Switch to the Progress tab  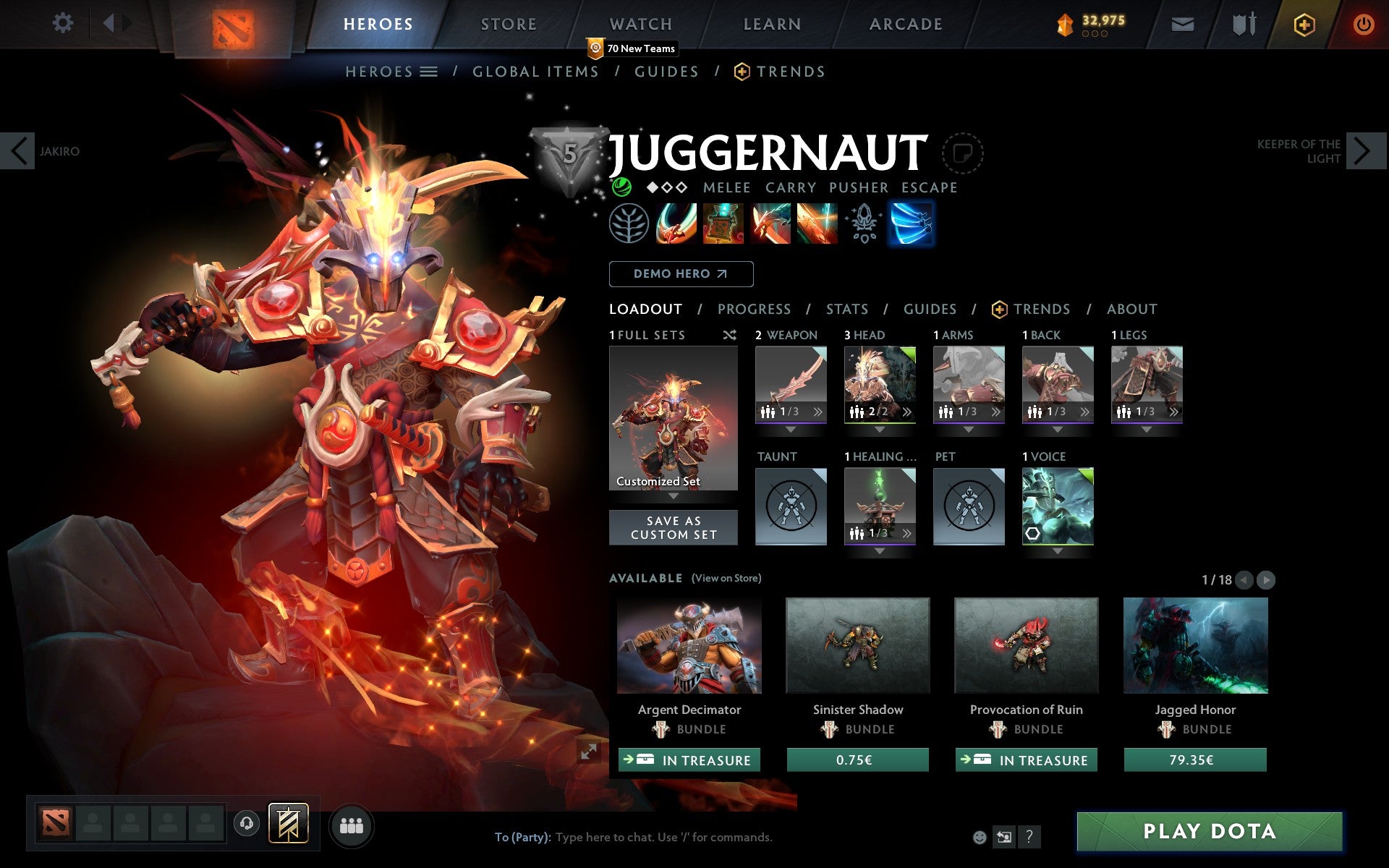click(754, 309)
